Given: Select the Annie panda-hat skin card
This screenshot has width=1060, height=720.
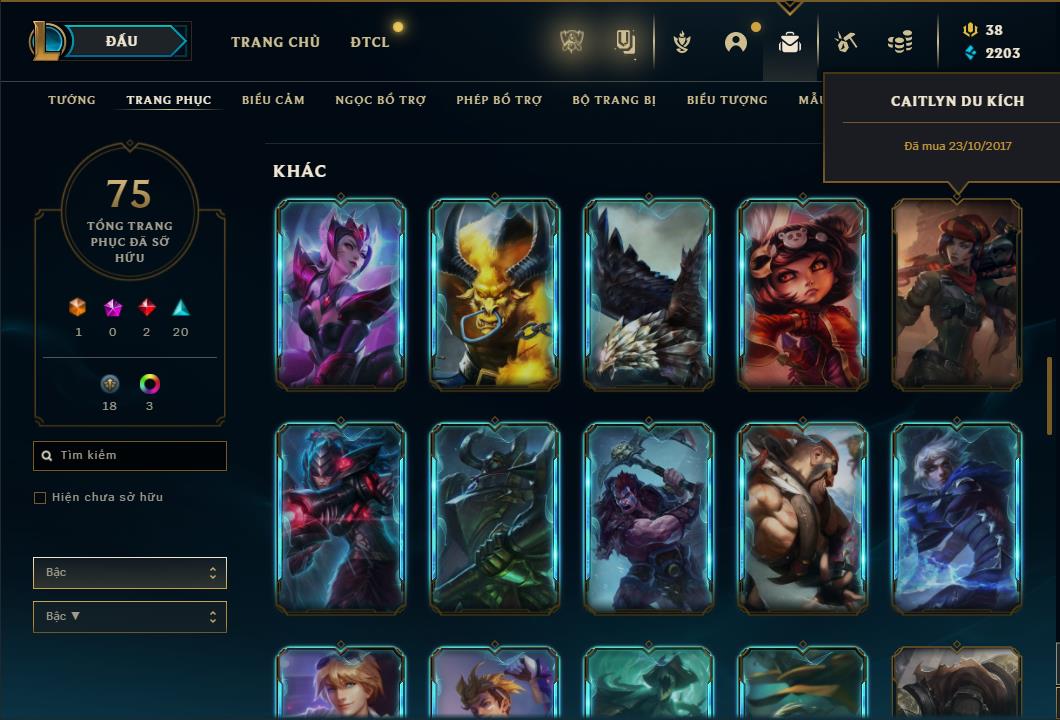Looking at the screenshot, I should click(x=803, y=294).
